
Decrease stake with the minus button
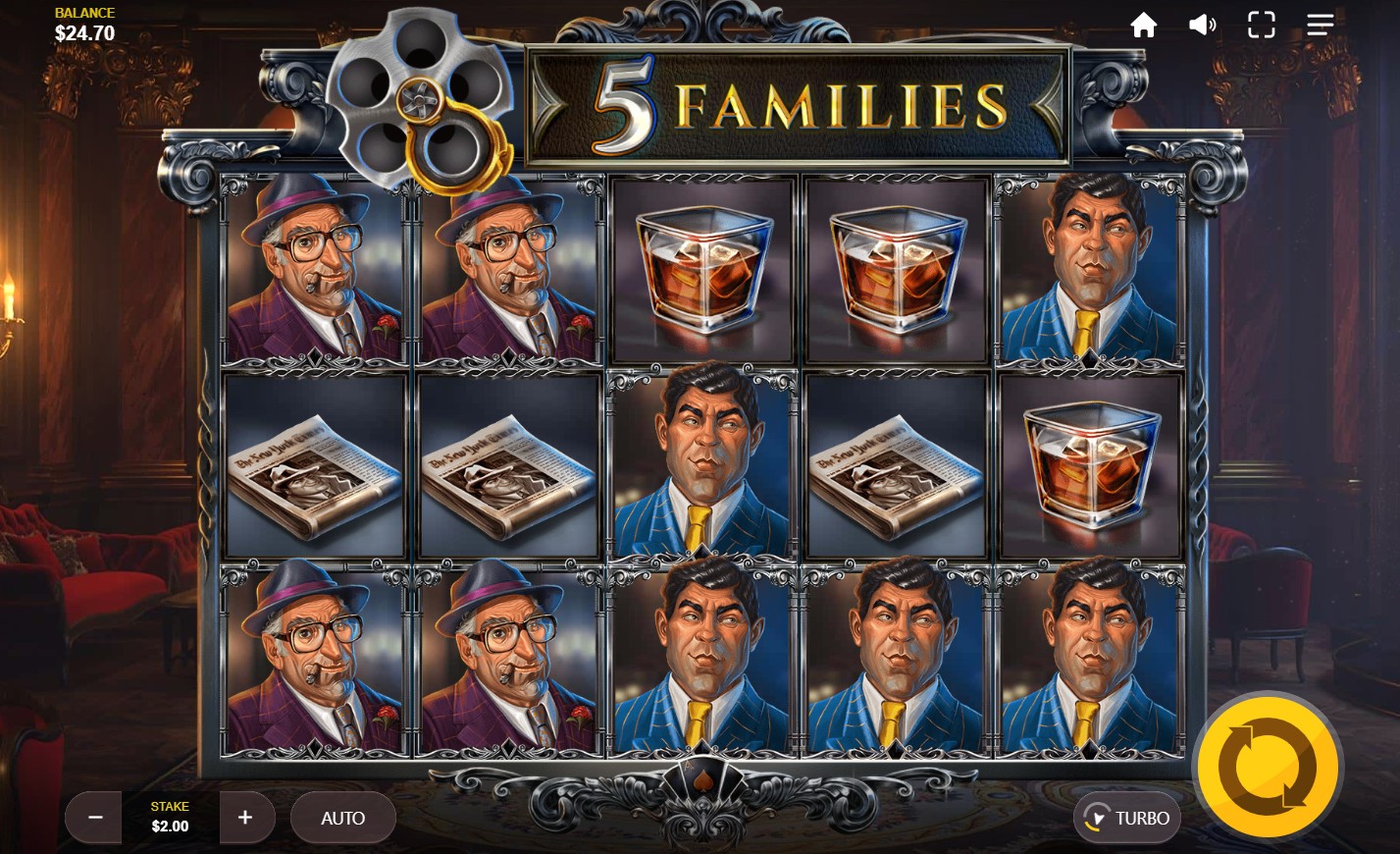94,818
